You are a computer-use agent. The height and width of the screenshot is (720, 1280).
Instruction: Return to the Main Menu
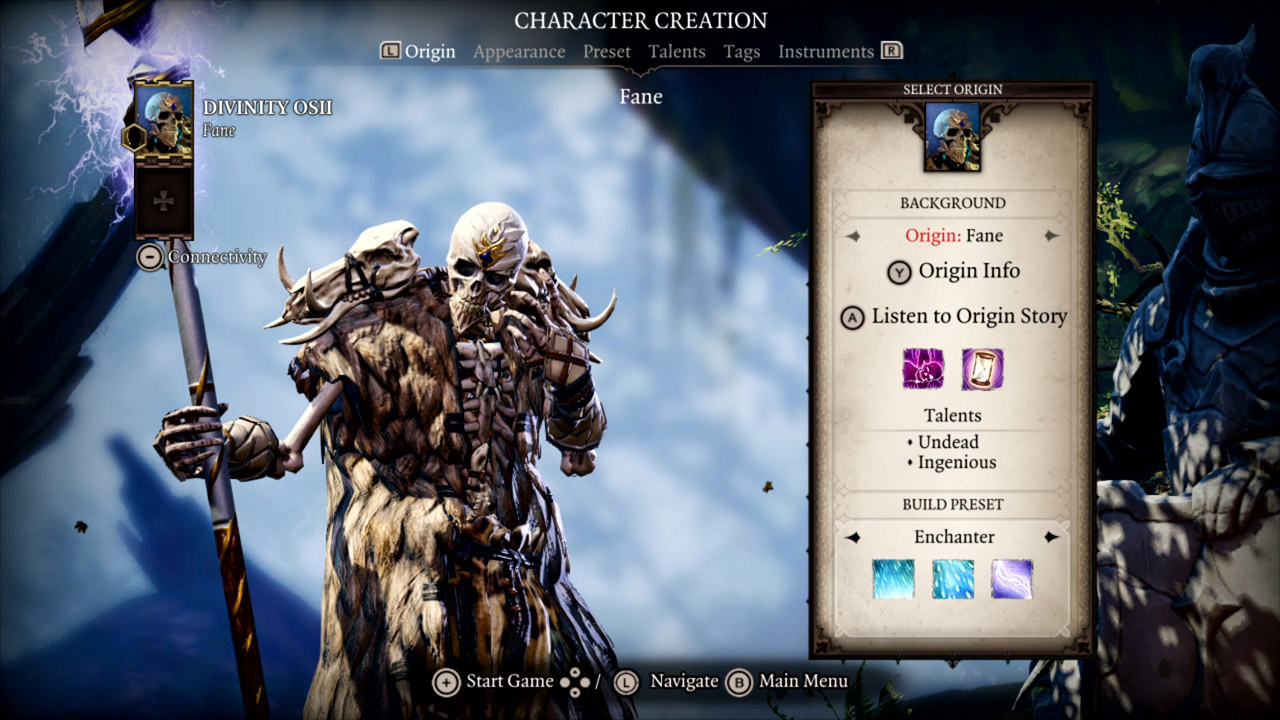tap(790, 682)
